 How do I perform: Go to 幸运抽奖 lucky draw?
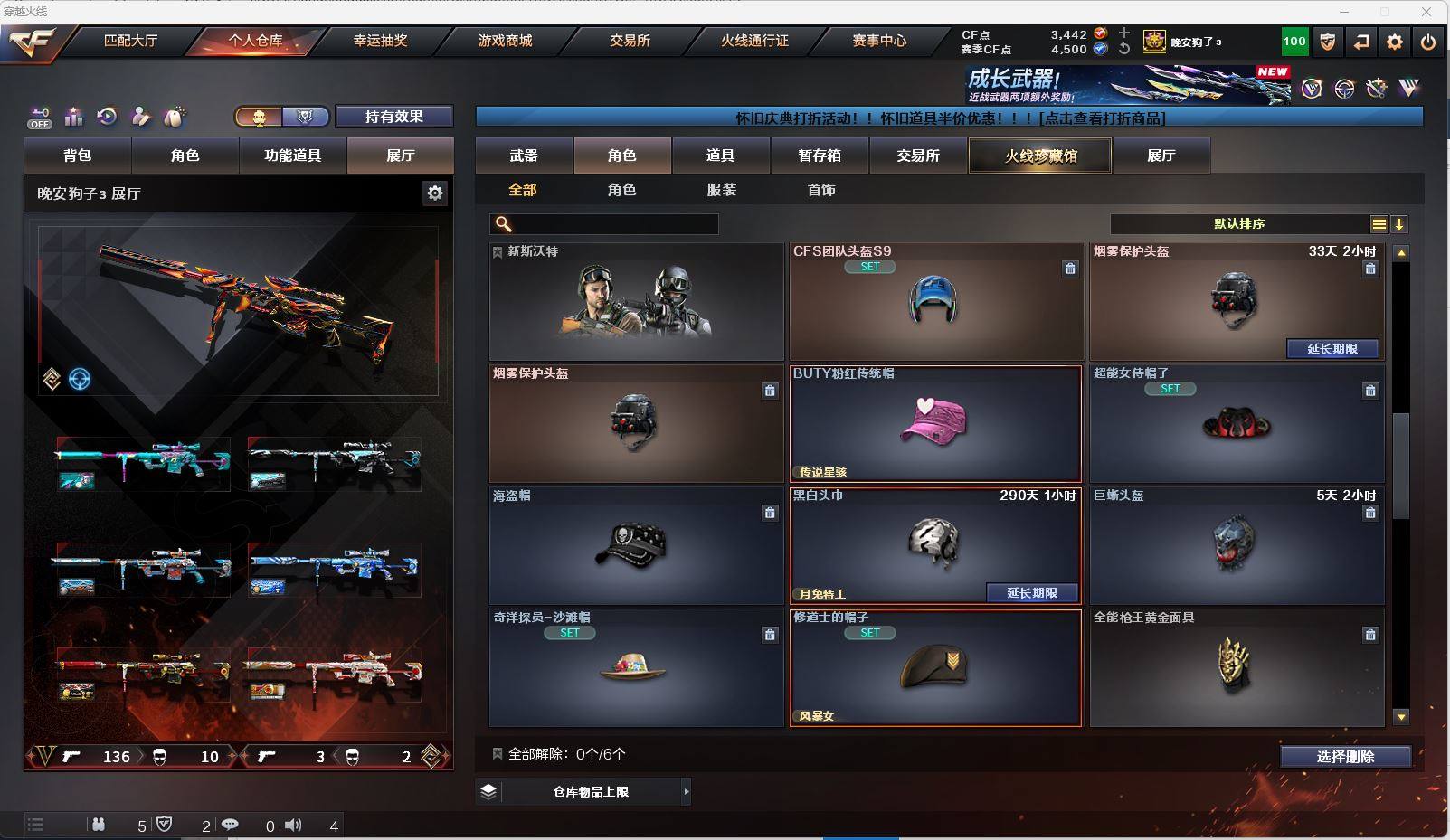pos(380,41)
